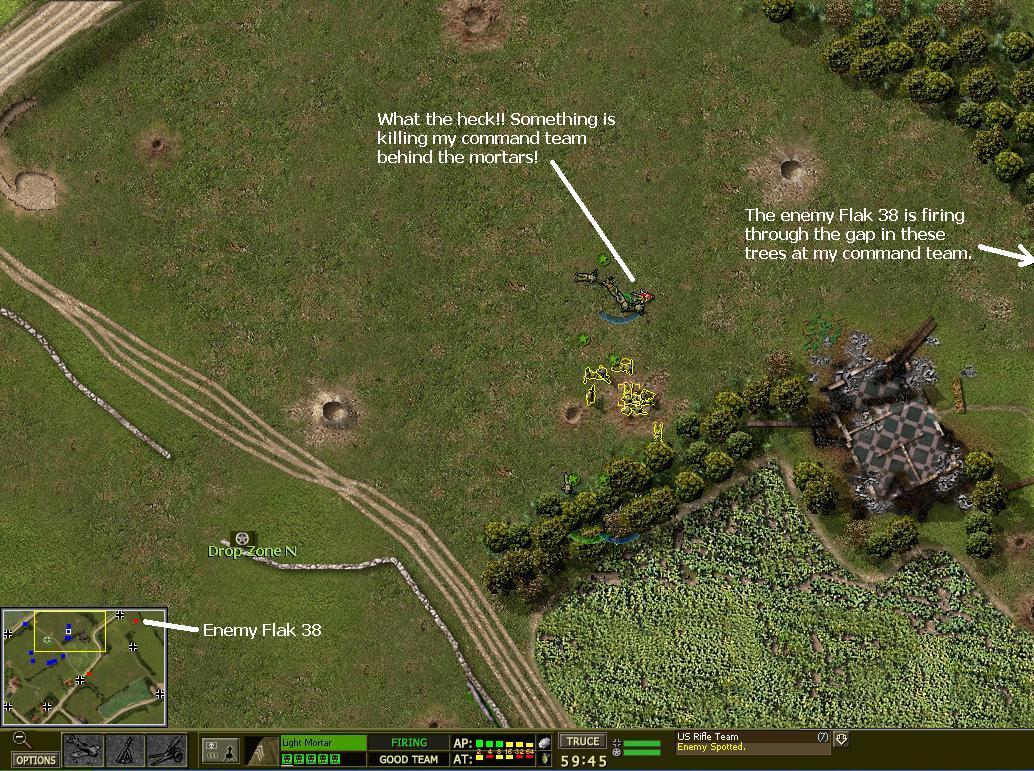Open the OPTIONS menu
This screenshot has width=1034, height=771.
pyautogui.click(x=35, y=760)
